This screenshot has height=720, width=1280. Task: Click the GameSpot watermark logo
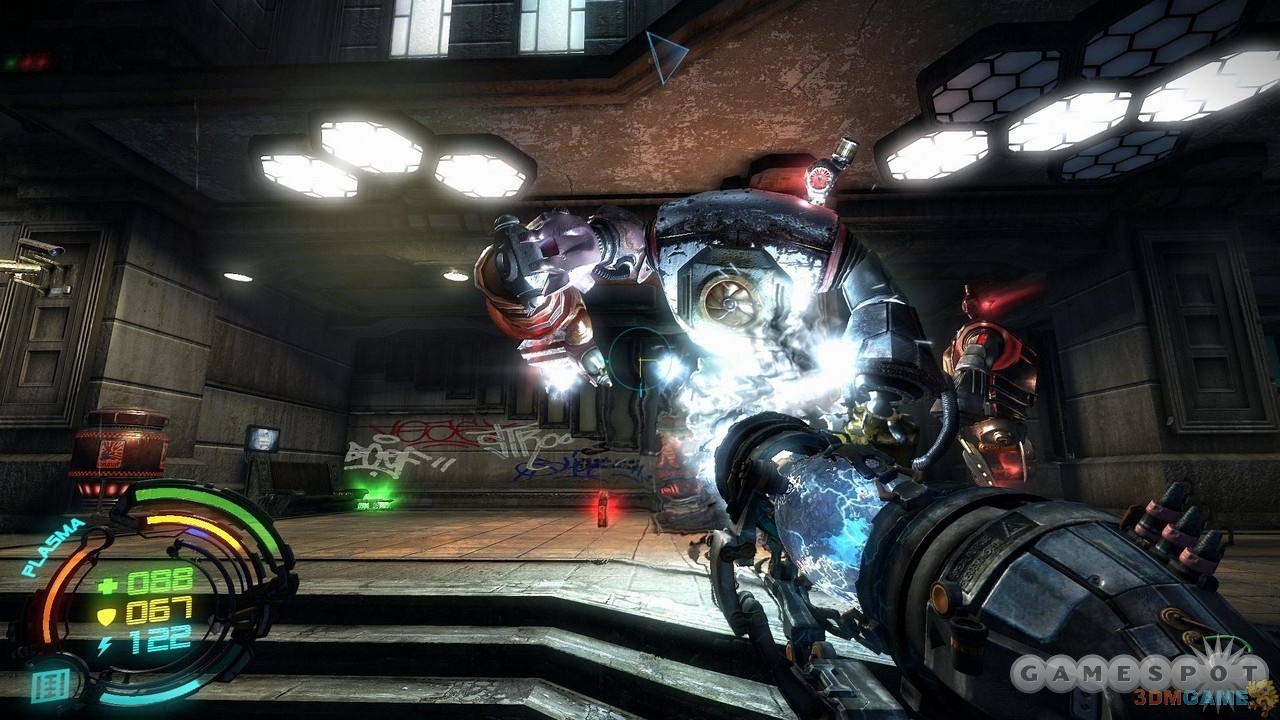[1136, 675]
